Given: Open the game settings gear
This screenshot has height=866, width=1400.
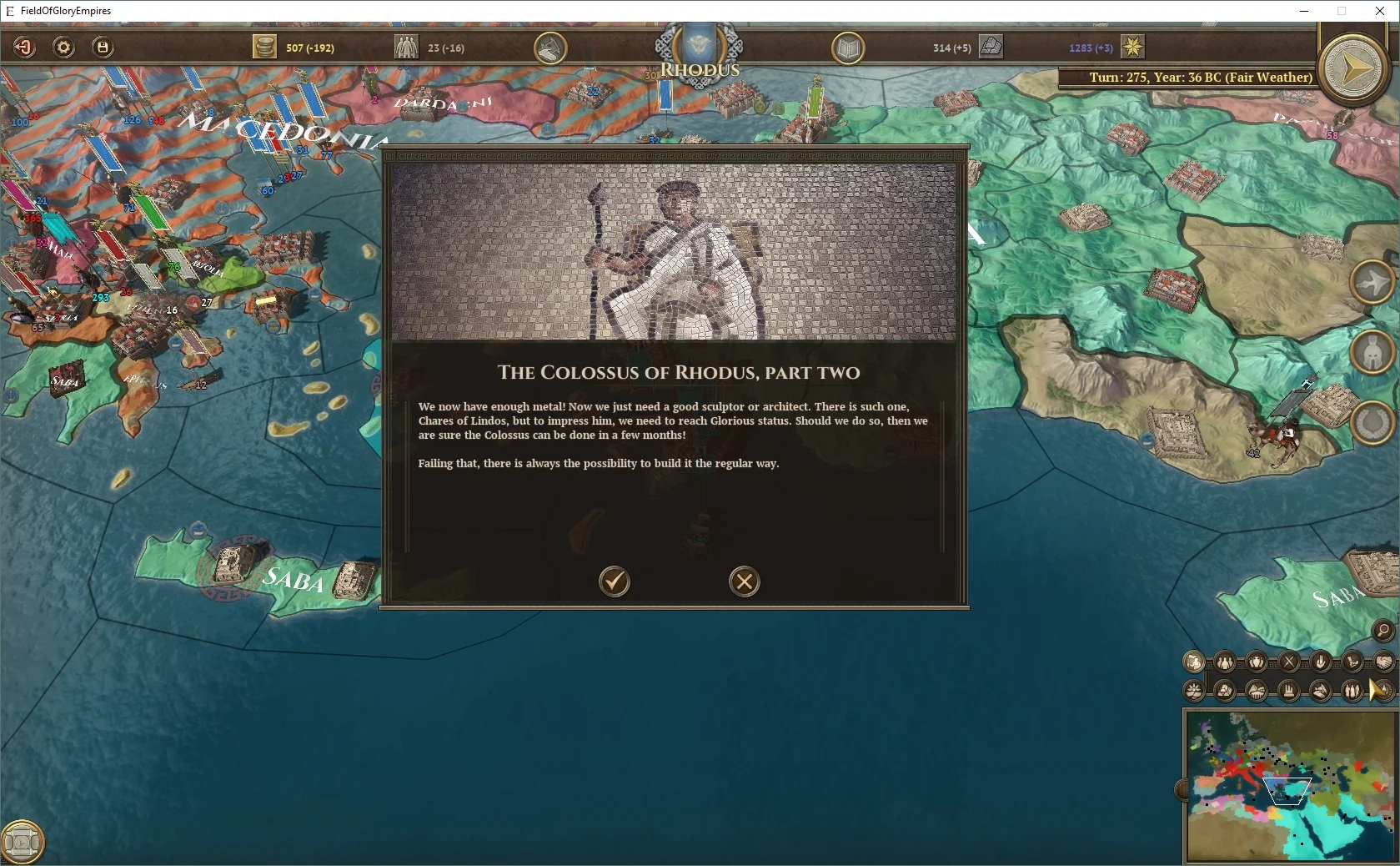Looking at the screenshot, I should click(x=63, y=48).
